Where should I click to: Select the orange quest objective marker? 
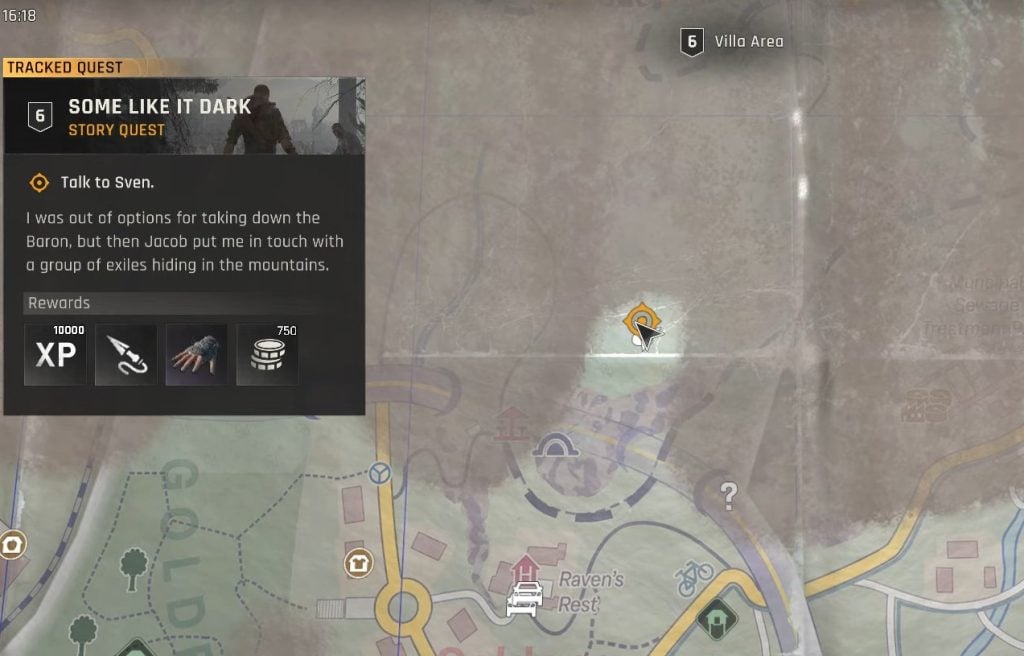(x=637, y=322)
